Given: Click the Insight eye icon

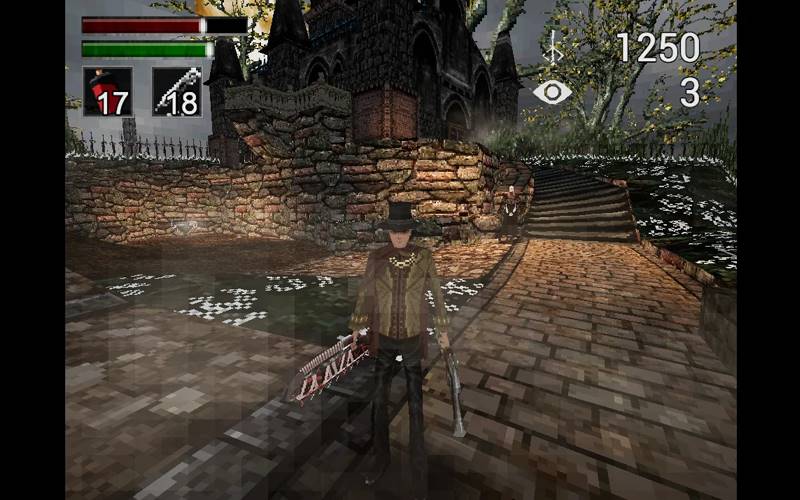Looking at the screenshot, I should click(x=551, y=92).
